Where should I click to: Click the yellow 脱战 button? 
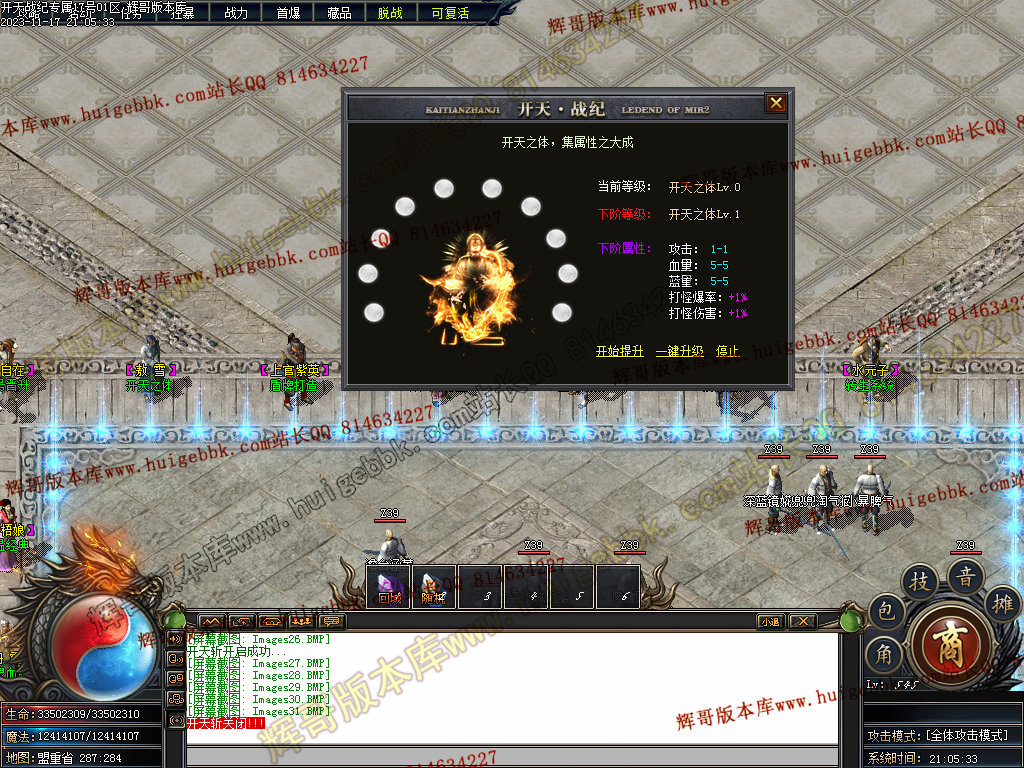tap(390, 13)
